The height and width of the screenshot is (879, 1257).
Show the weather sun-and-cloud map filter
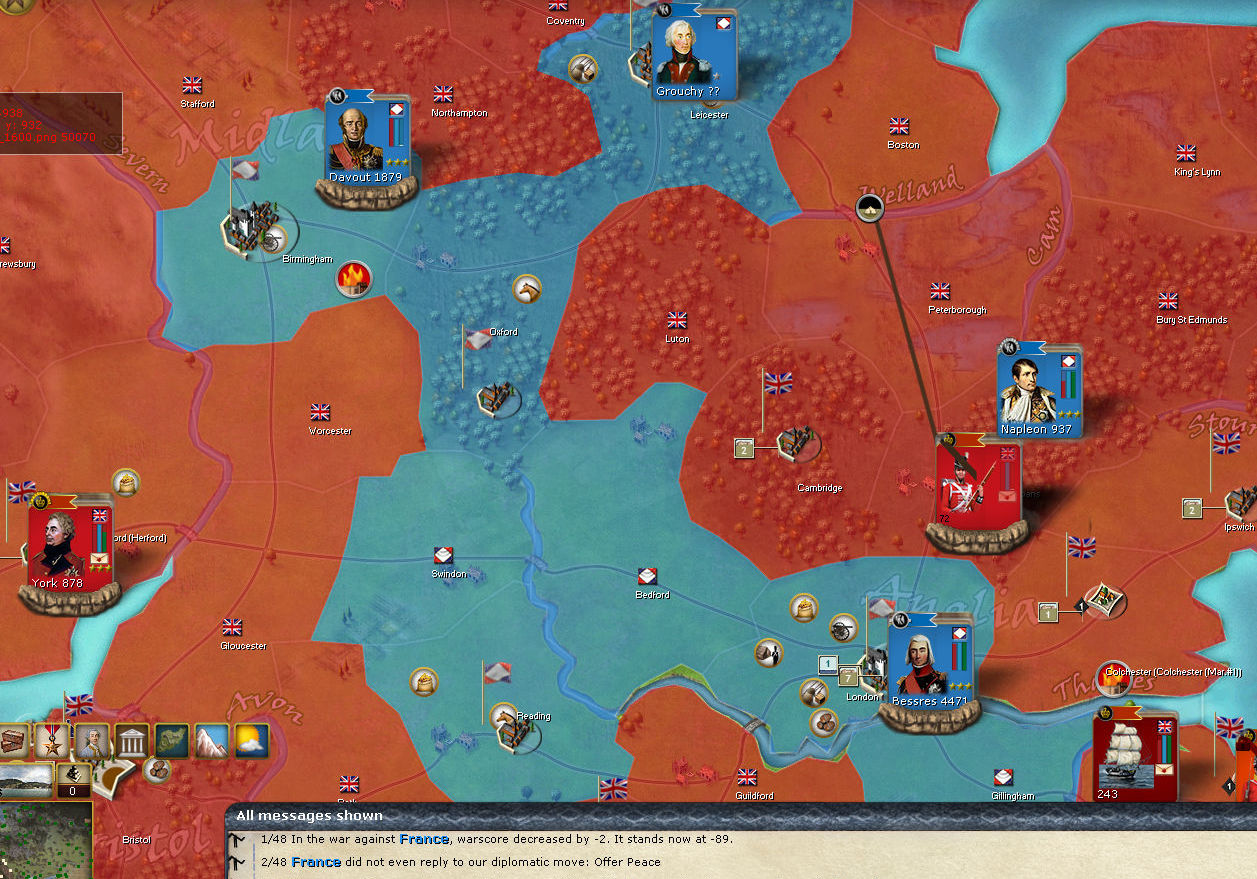252,741
